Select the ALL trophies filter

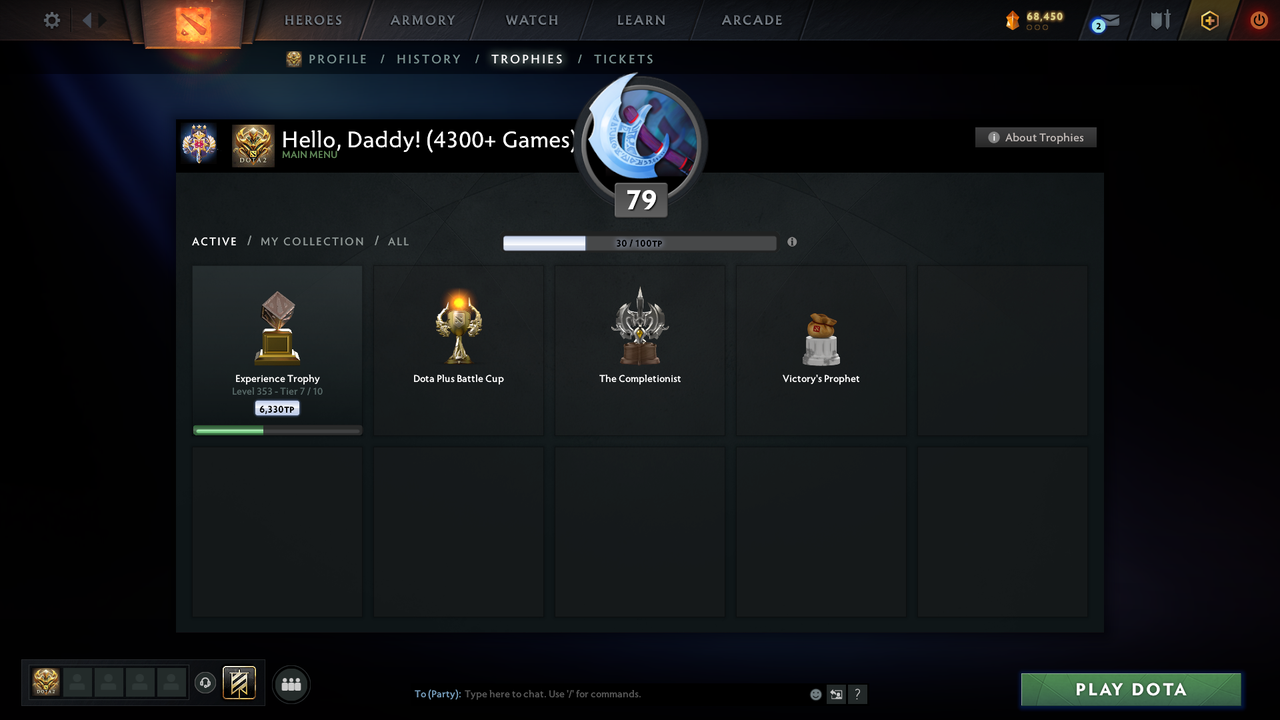pyautogui.click(x=398, y=241)
